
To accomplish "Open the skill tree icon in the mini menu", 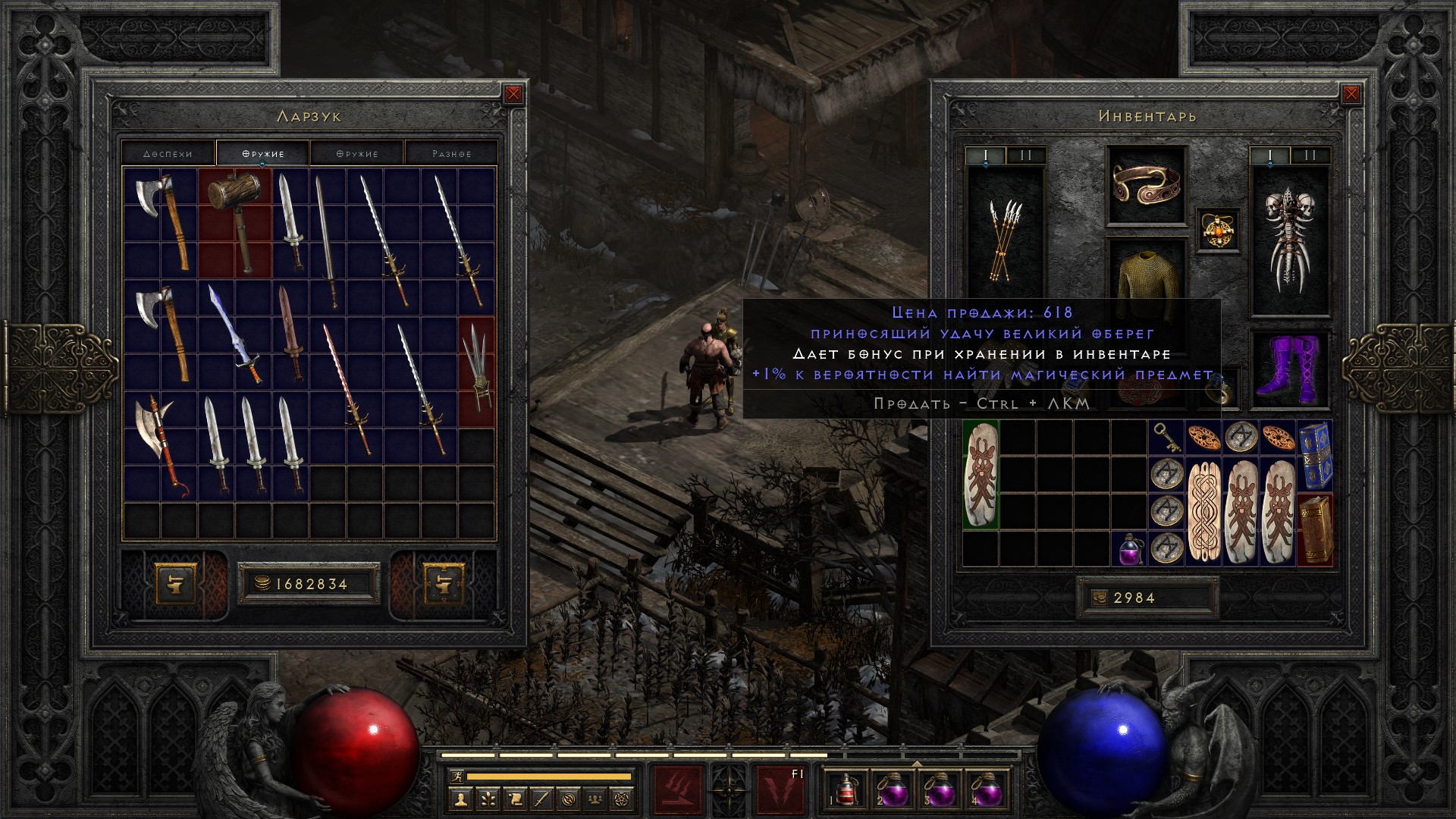I will click(488, 799).
